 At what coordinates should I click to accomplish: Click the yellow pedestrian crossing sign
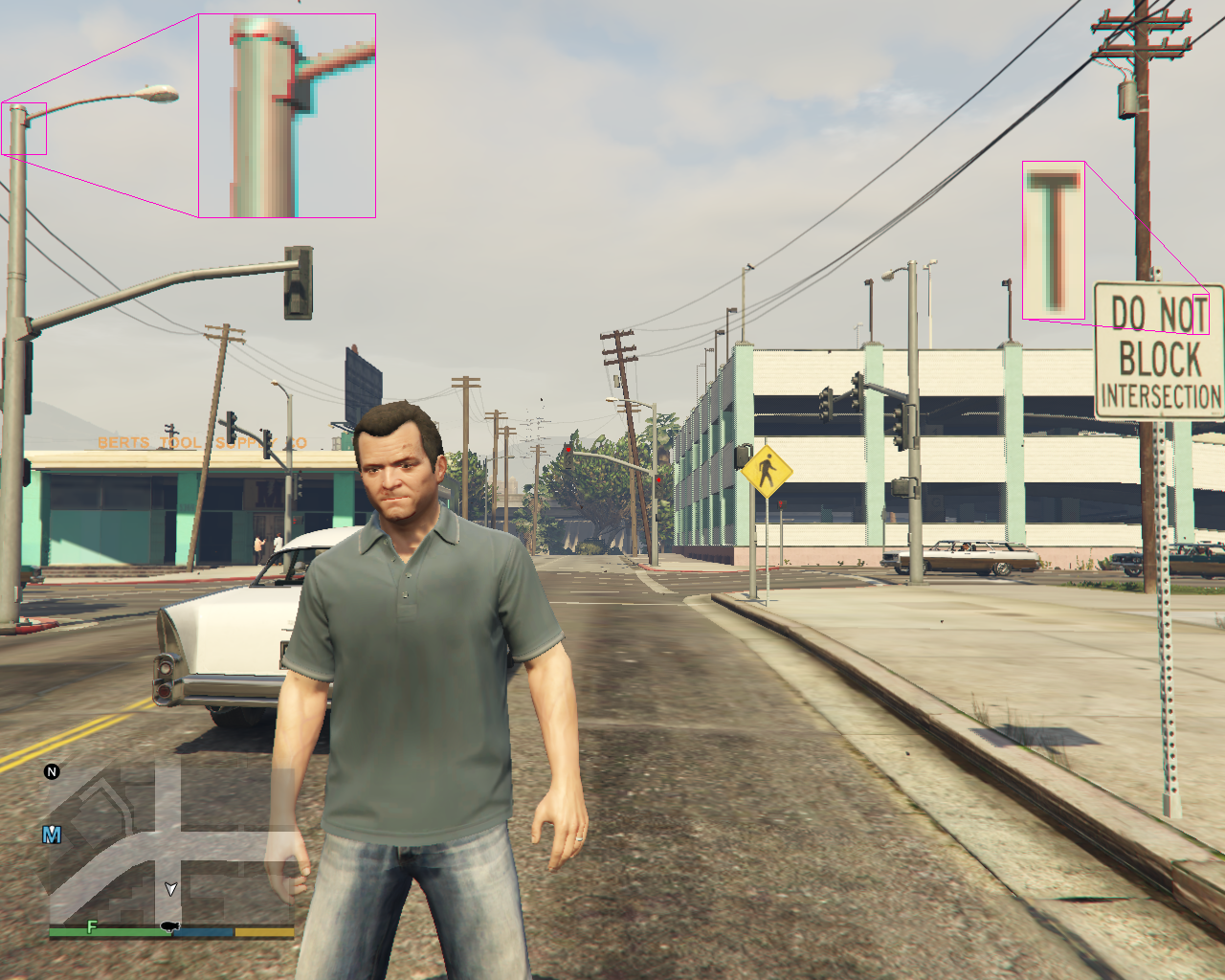pyautogui.click(x=768, y=471)
